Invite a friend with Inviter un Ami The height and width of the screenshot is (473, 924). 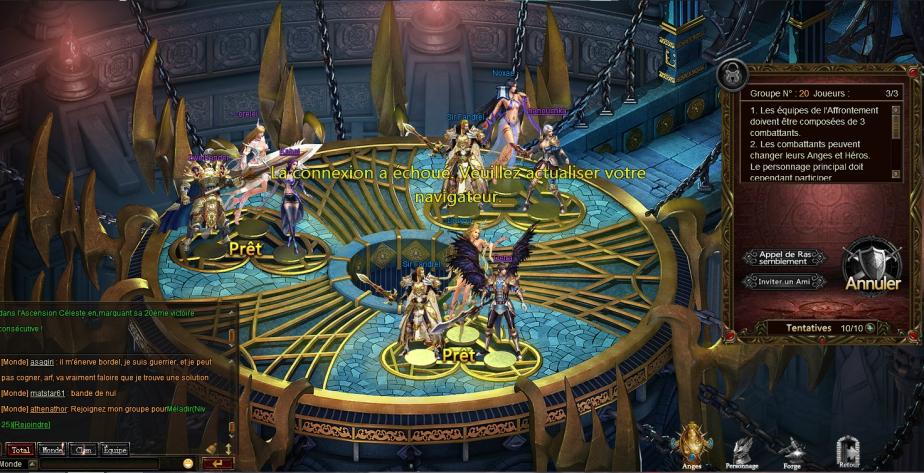coord(783,281)
